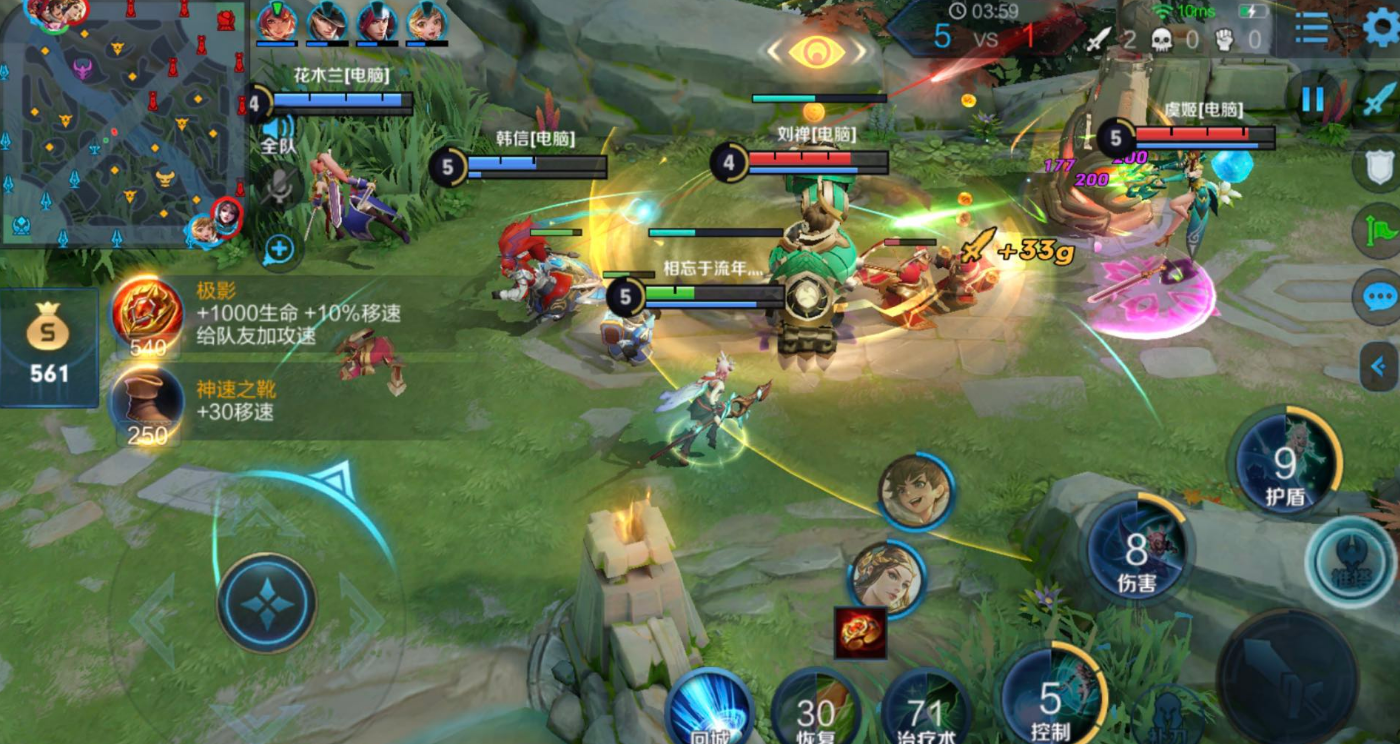Use the 回城 recall ability

pos(710,709)
